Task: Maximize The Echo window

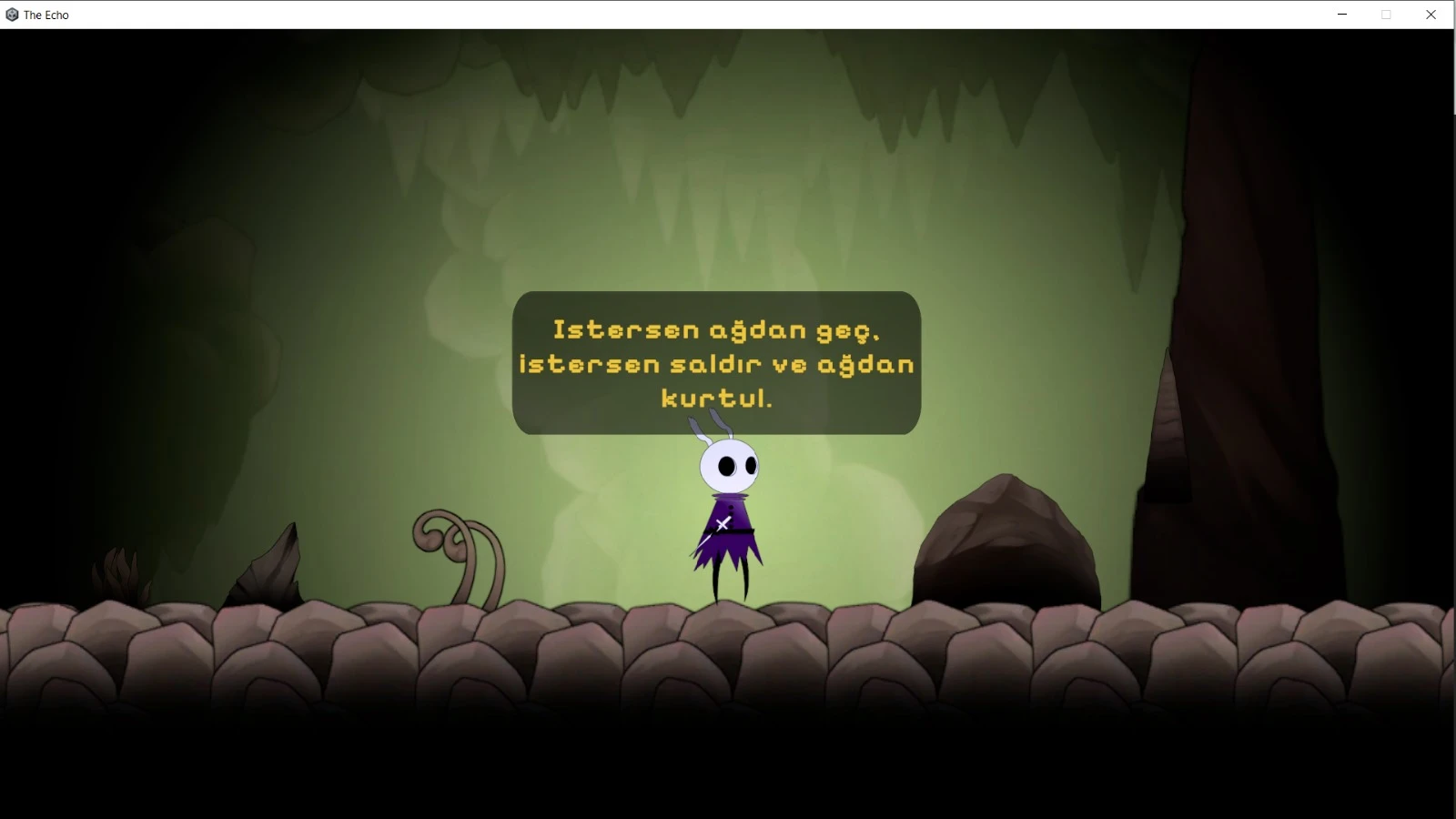Action: [1386, 15]
